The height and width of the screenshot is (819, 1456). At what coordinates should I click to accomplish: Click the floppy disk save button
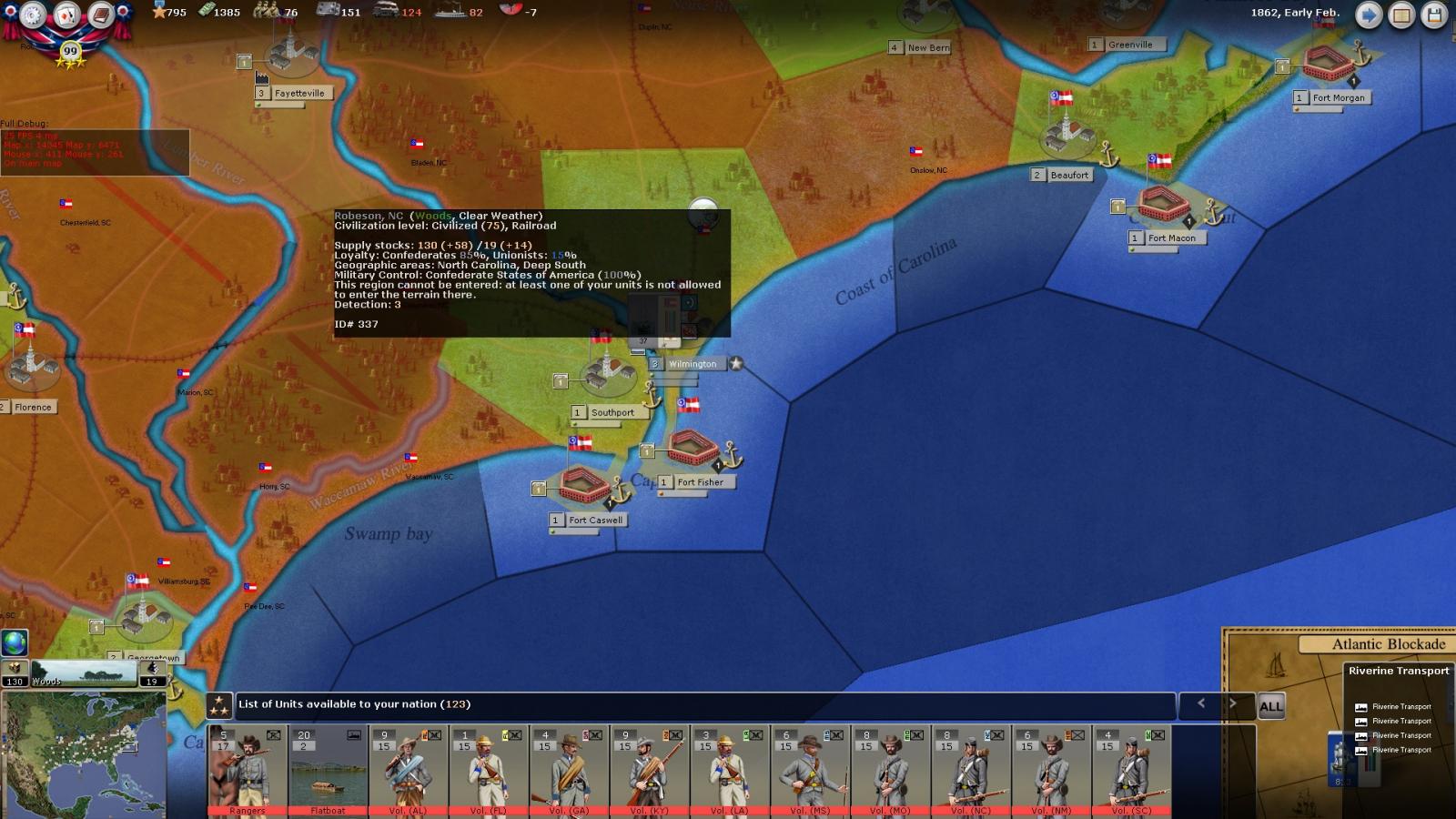pos(1434,15)
